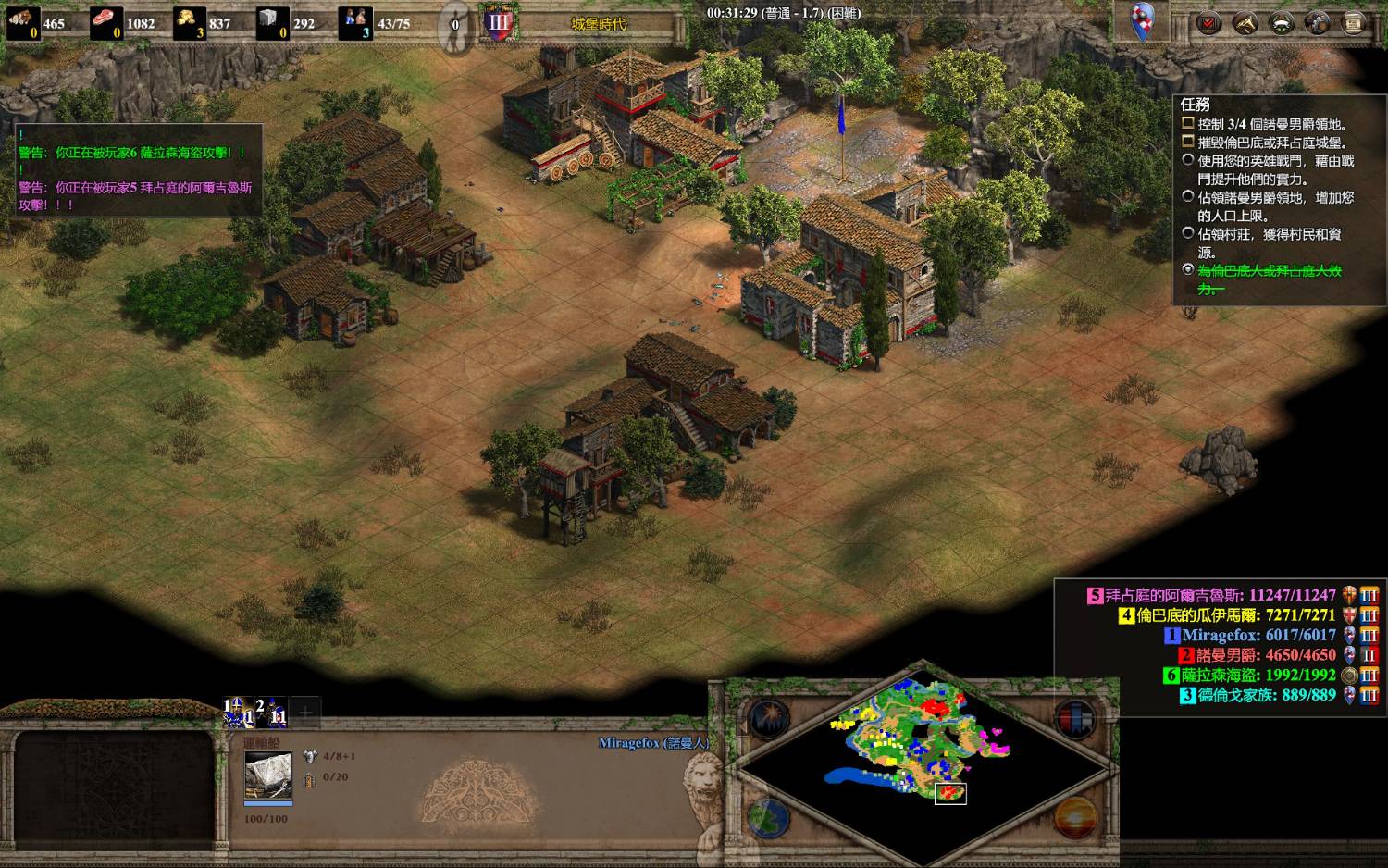Activate the minimap flare signal button

(769, 719)
